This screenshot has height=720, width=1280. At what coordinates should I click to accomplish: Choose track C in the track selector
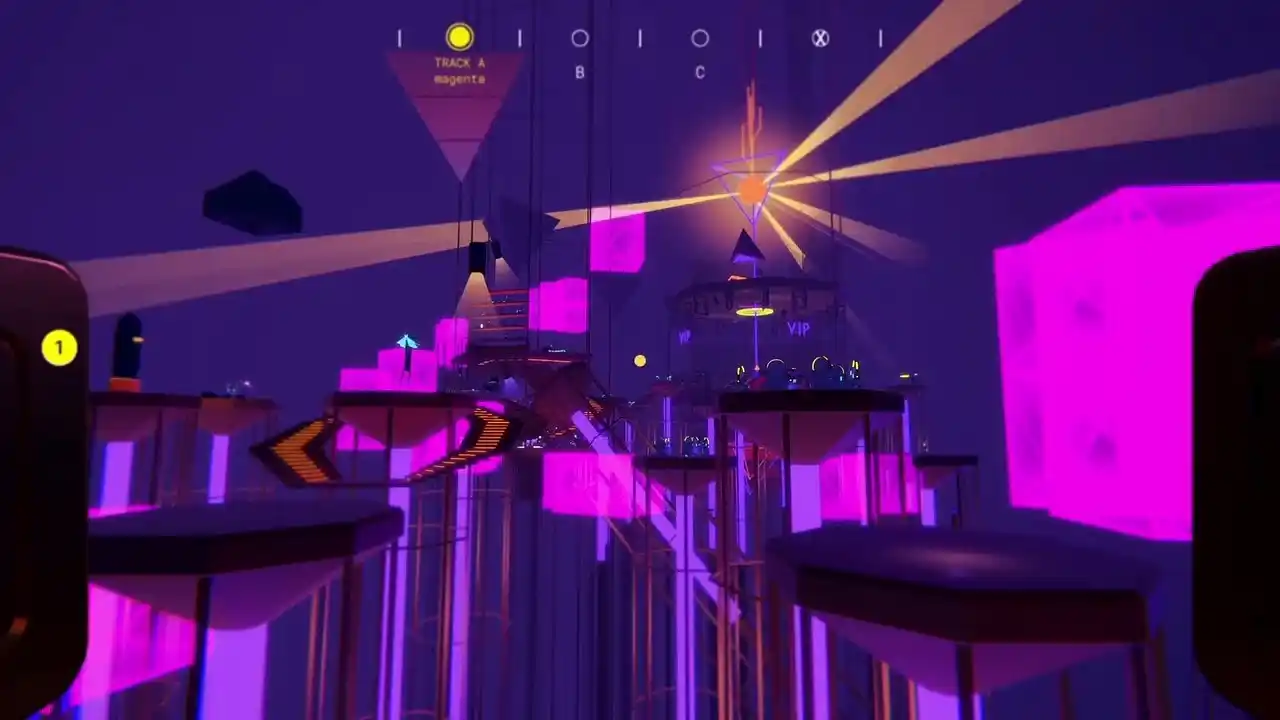pos(700,39)
